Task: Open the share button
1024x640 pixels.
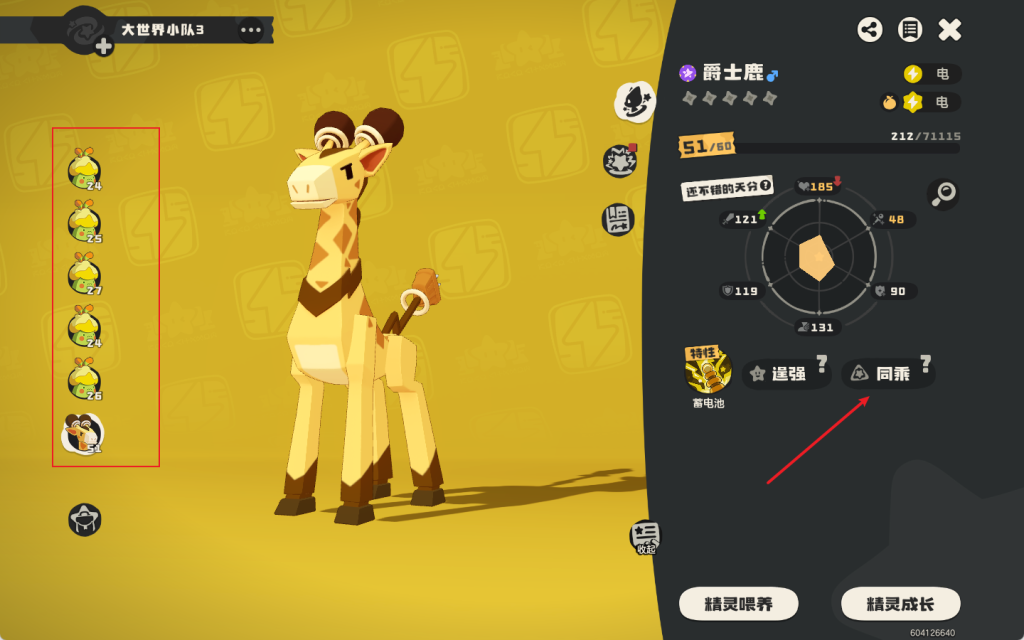Action: coord(870,30)
